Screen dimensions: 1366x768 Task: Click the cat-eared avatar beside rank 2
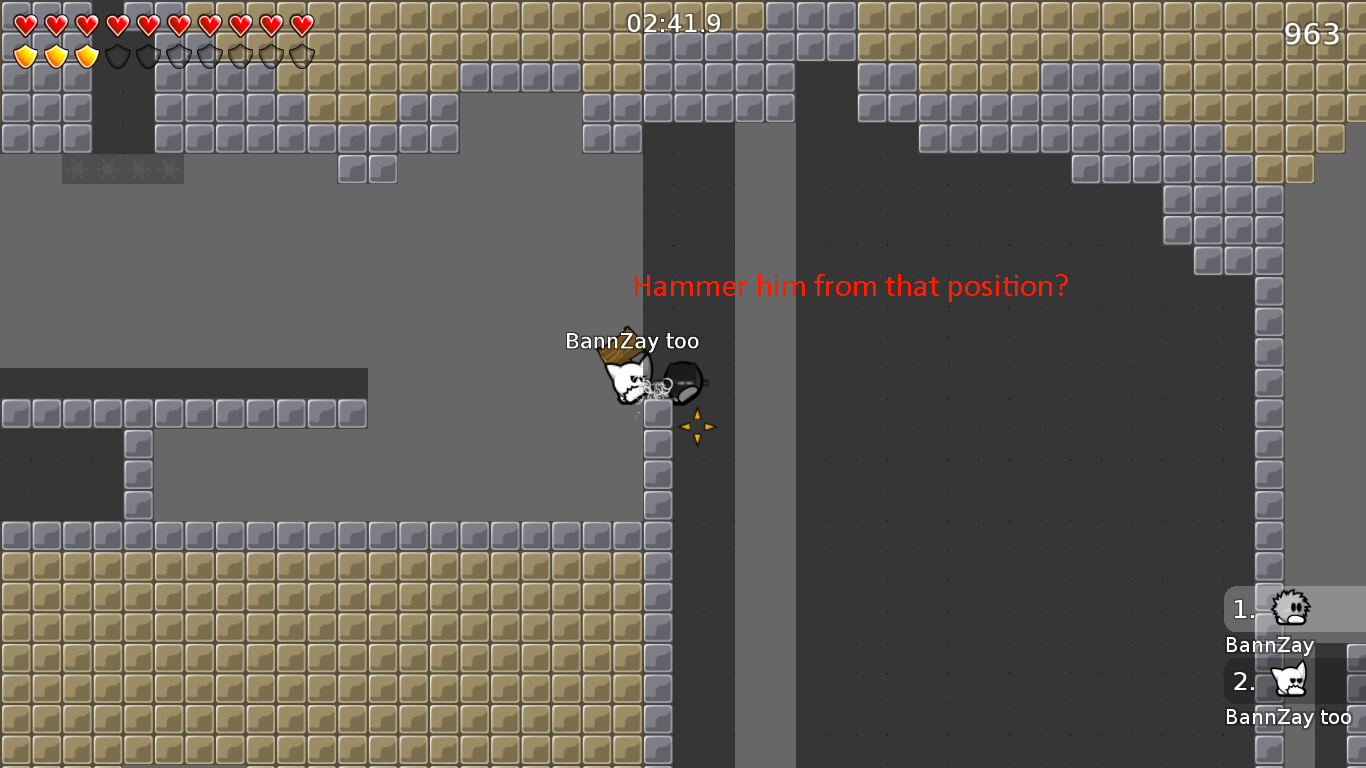(1289, 681)
